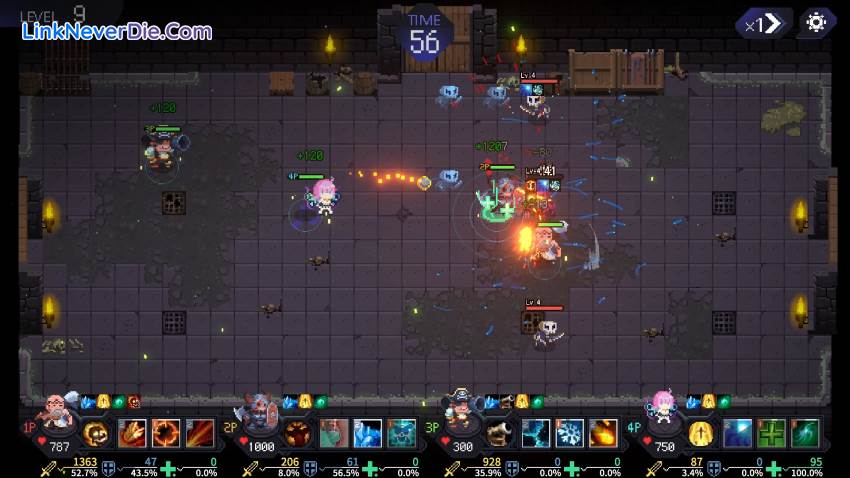Viewport: 850px width, 478px height.
Task: Use 3P's snowflake frost skill
Action: tap(569, 433)
